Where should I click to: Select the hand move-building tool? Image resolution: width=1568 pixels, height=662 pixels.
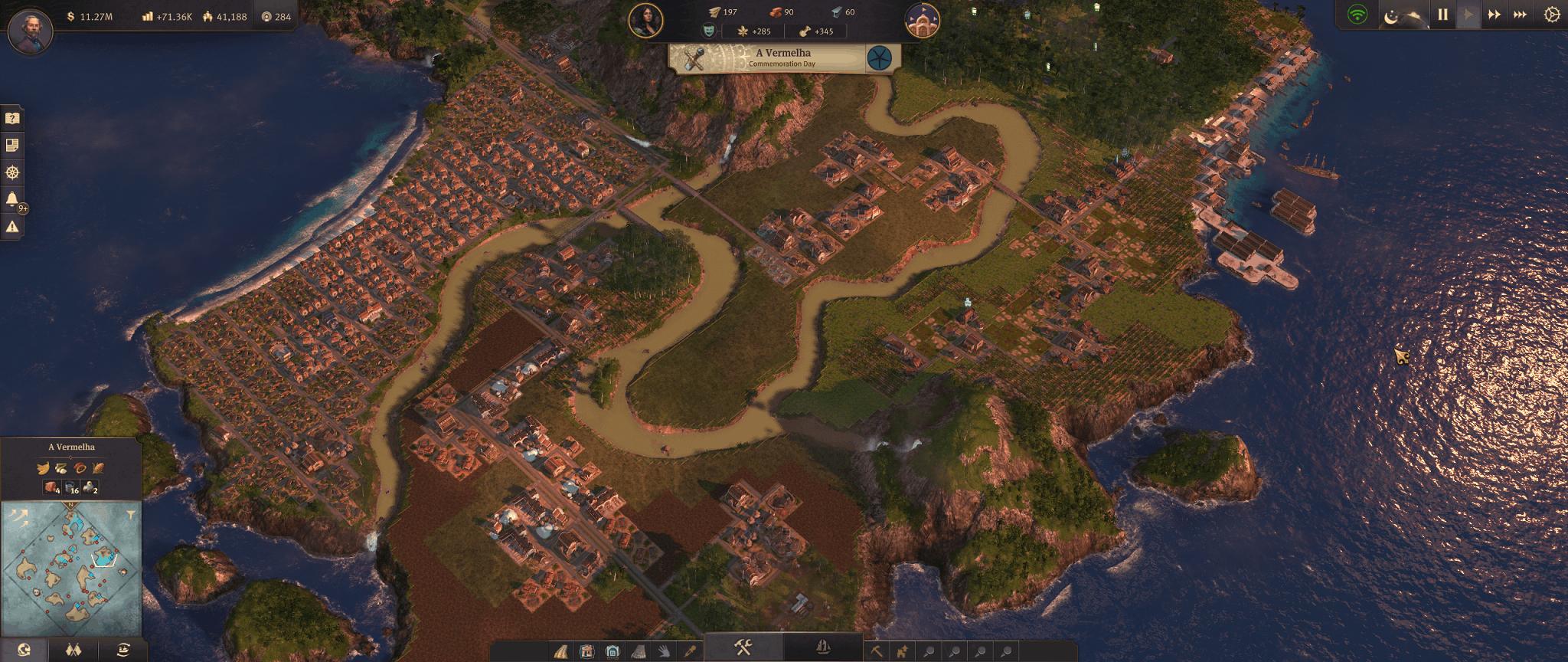664,651
